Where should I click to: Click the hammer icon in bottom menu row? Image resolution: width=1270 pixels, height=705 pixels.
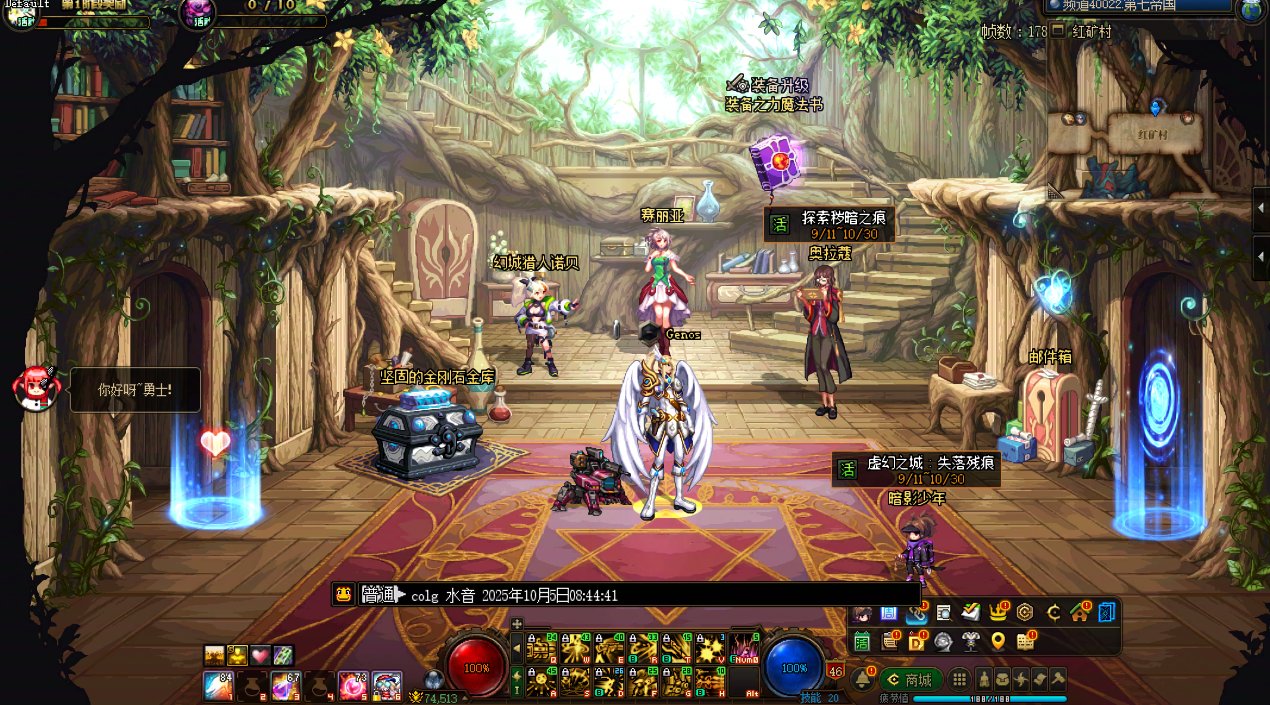(1057, 679)
